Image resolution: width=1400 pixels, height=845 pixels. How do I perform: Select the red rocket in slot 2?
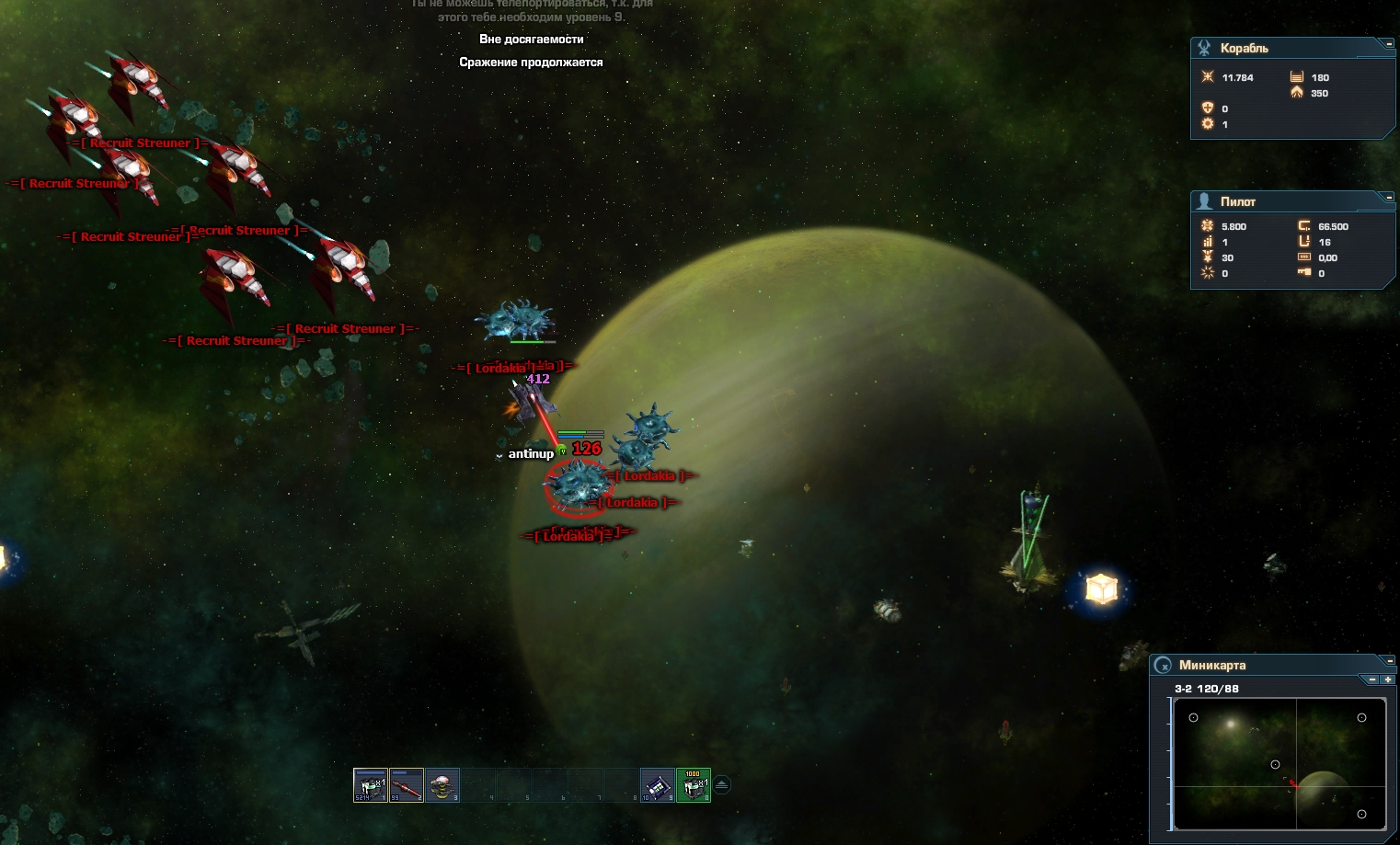[406, 785]
